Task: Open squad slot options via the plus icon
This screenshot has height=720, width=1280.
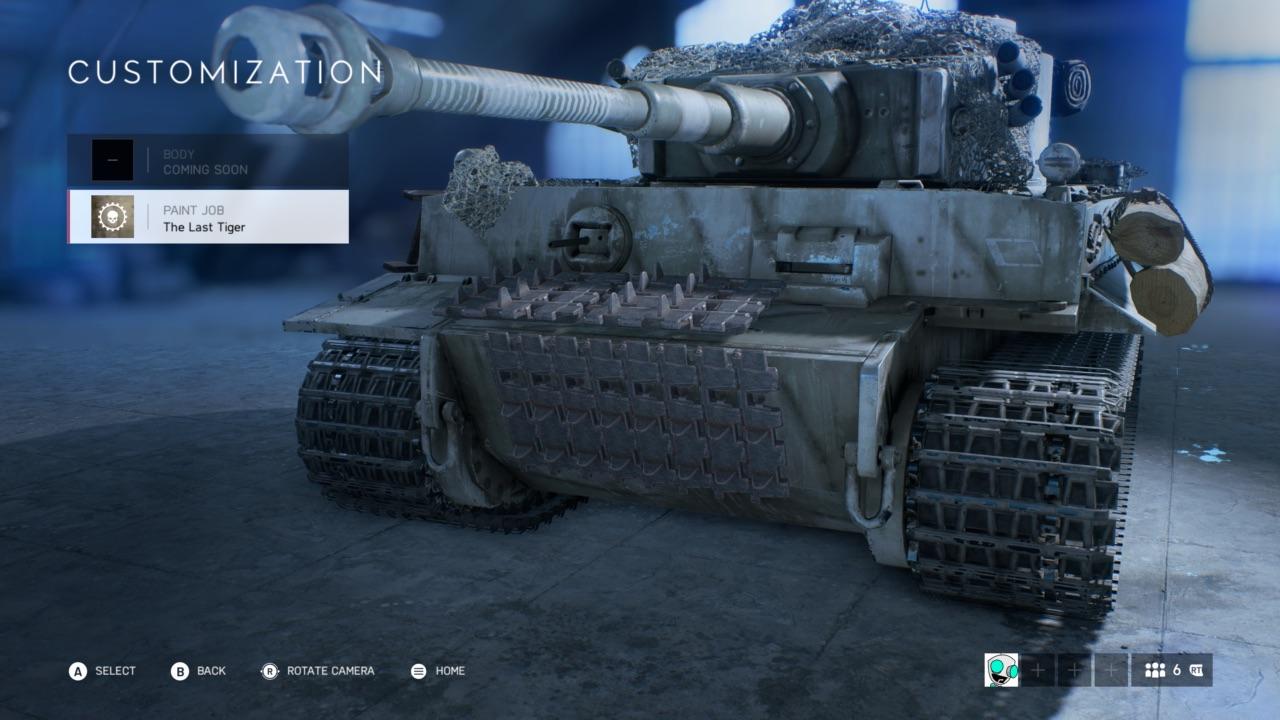Action: pyautogui.click(x=1037, y=671)
